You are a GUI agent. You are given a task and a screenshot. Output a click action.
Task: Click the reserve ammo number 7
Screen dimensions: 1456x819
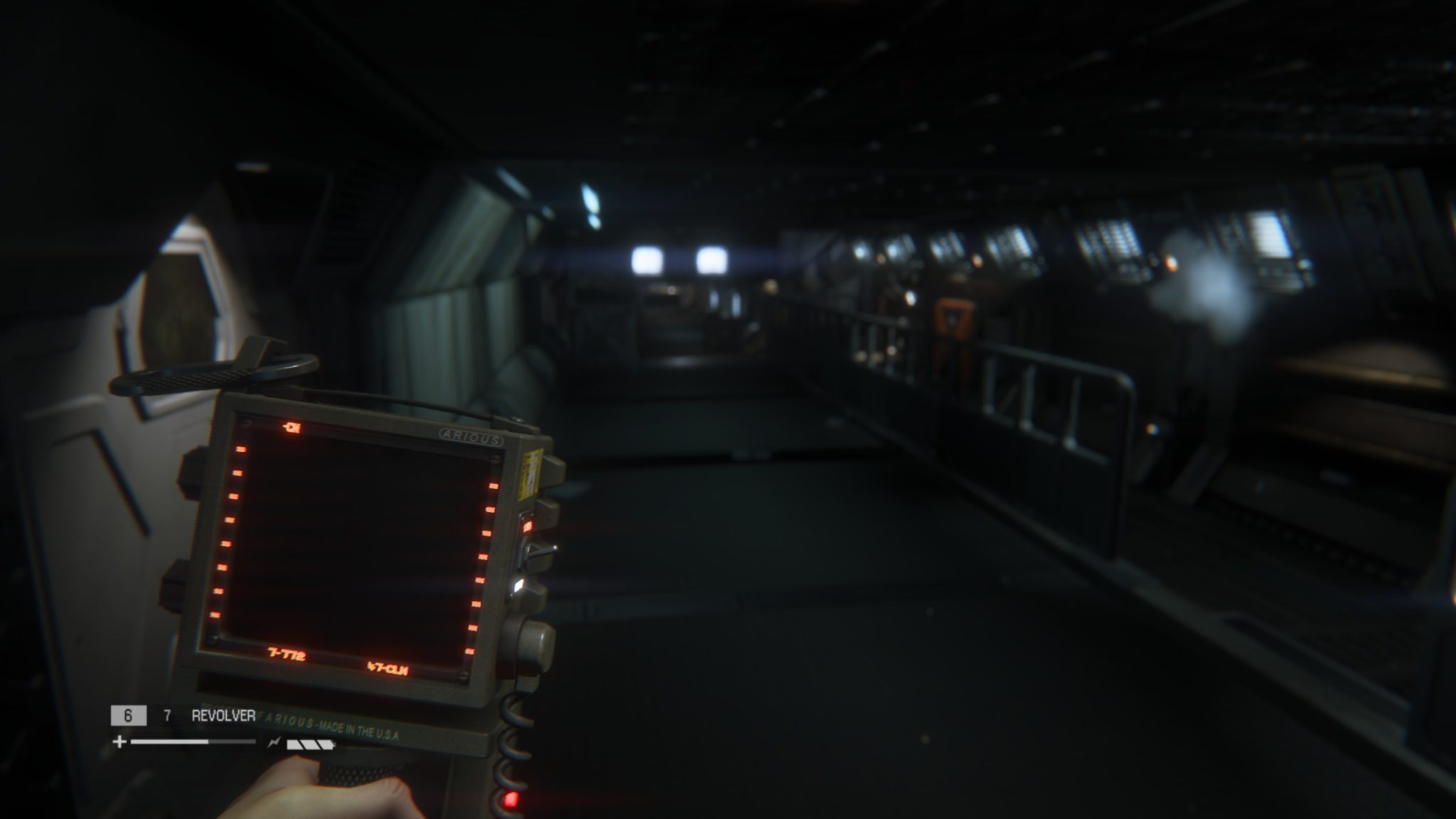click(168, 717)
